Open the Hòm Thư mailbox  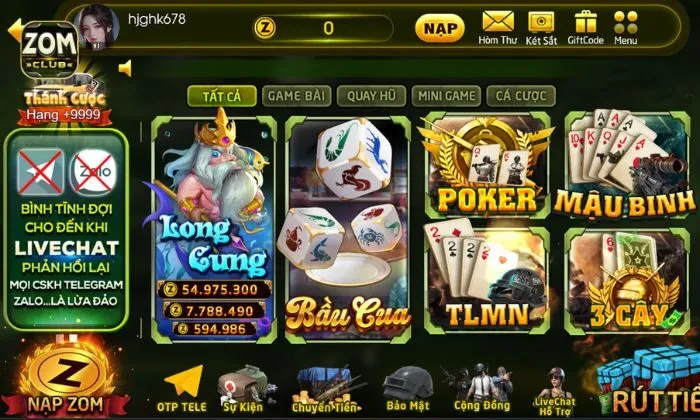pyautogui.click(x=497, y=27)
